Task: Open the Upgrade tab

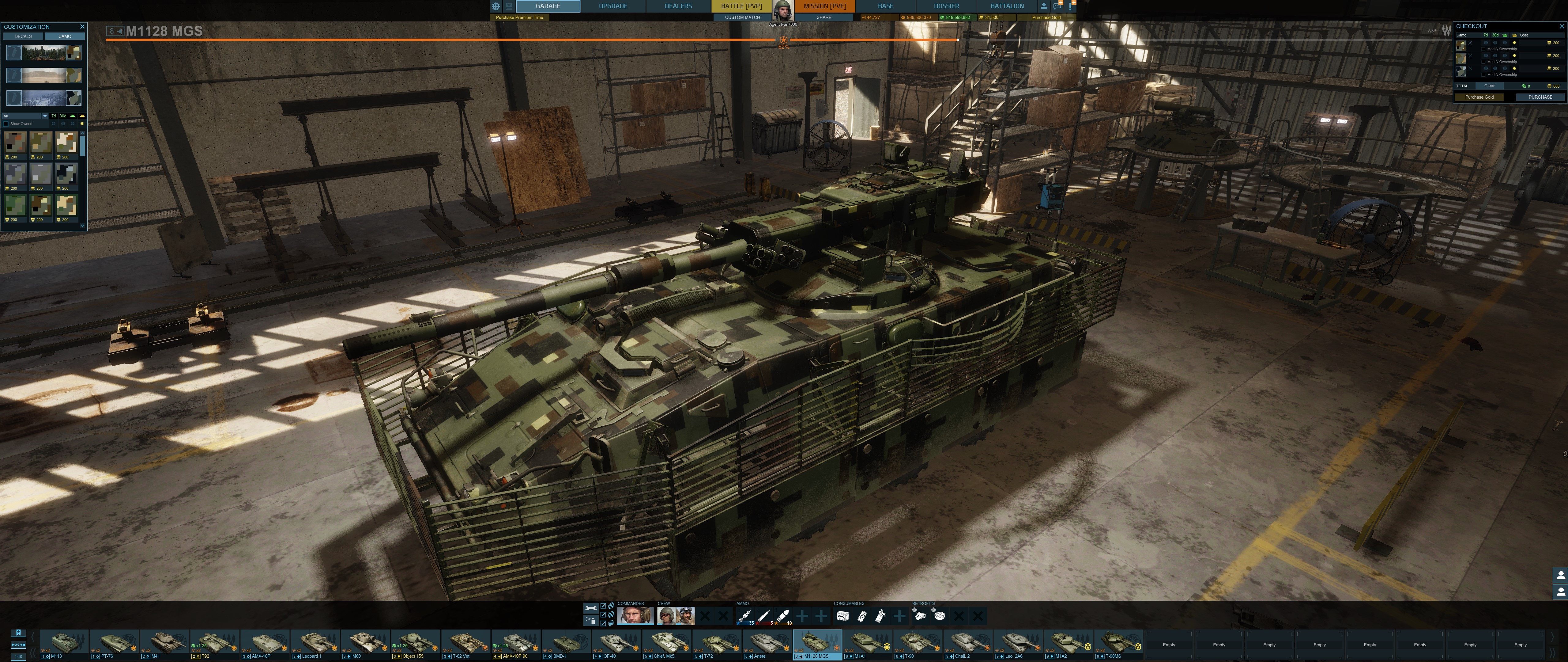Action: (x=612, y=6)
